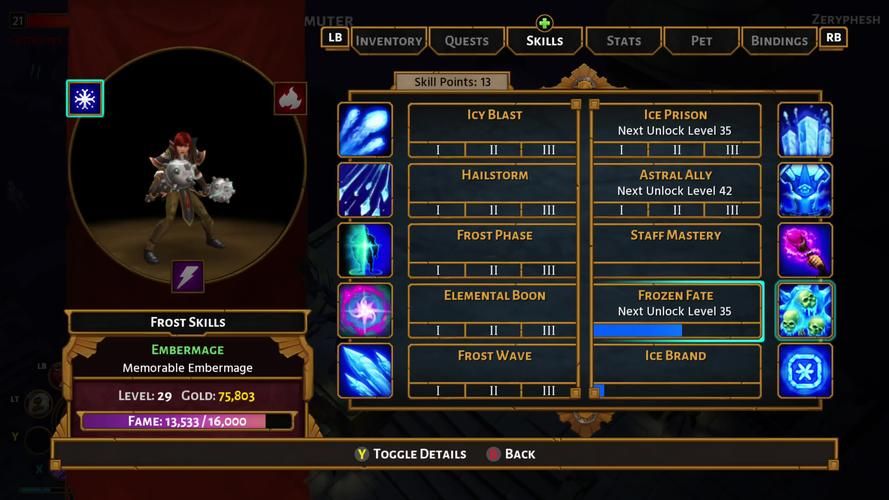Switch to the Inventory tab

[388, 41]
